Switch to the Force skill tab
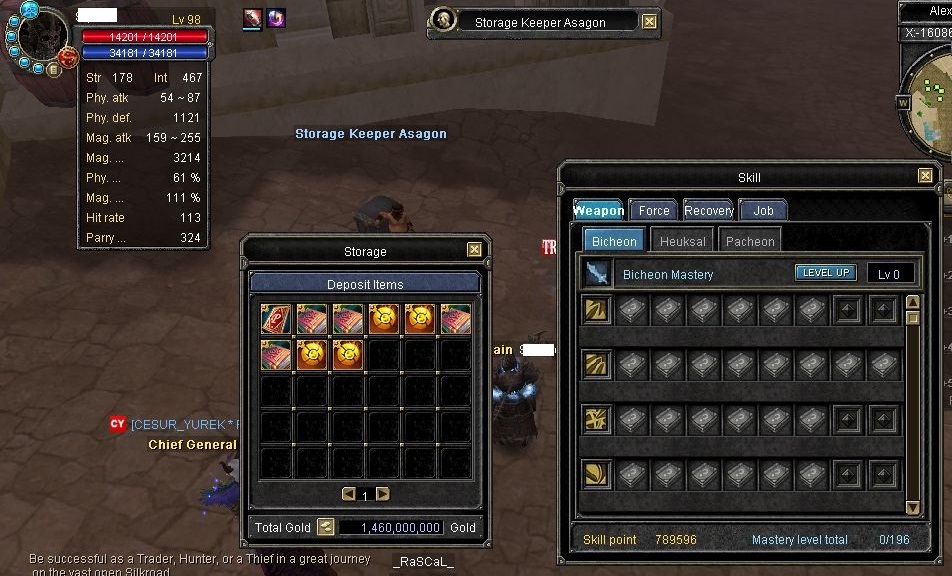952x576 pixels. (x=654, y=210)
